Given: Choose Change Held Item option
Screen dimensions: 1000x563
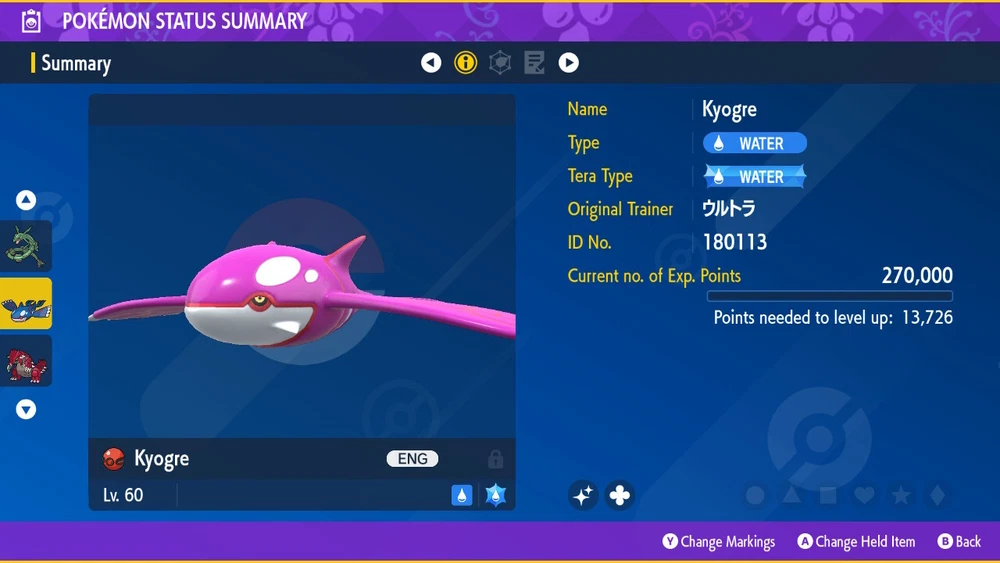Looking at the screenshot, I should pyautogui.click(x=856, y=541).
